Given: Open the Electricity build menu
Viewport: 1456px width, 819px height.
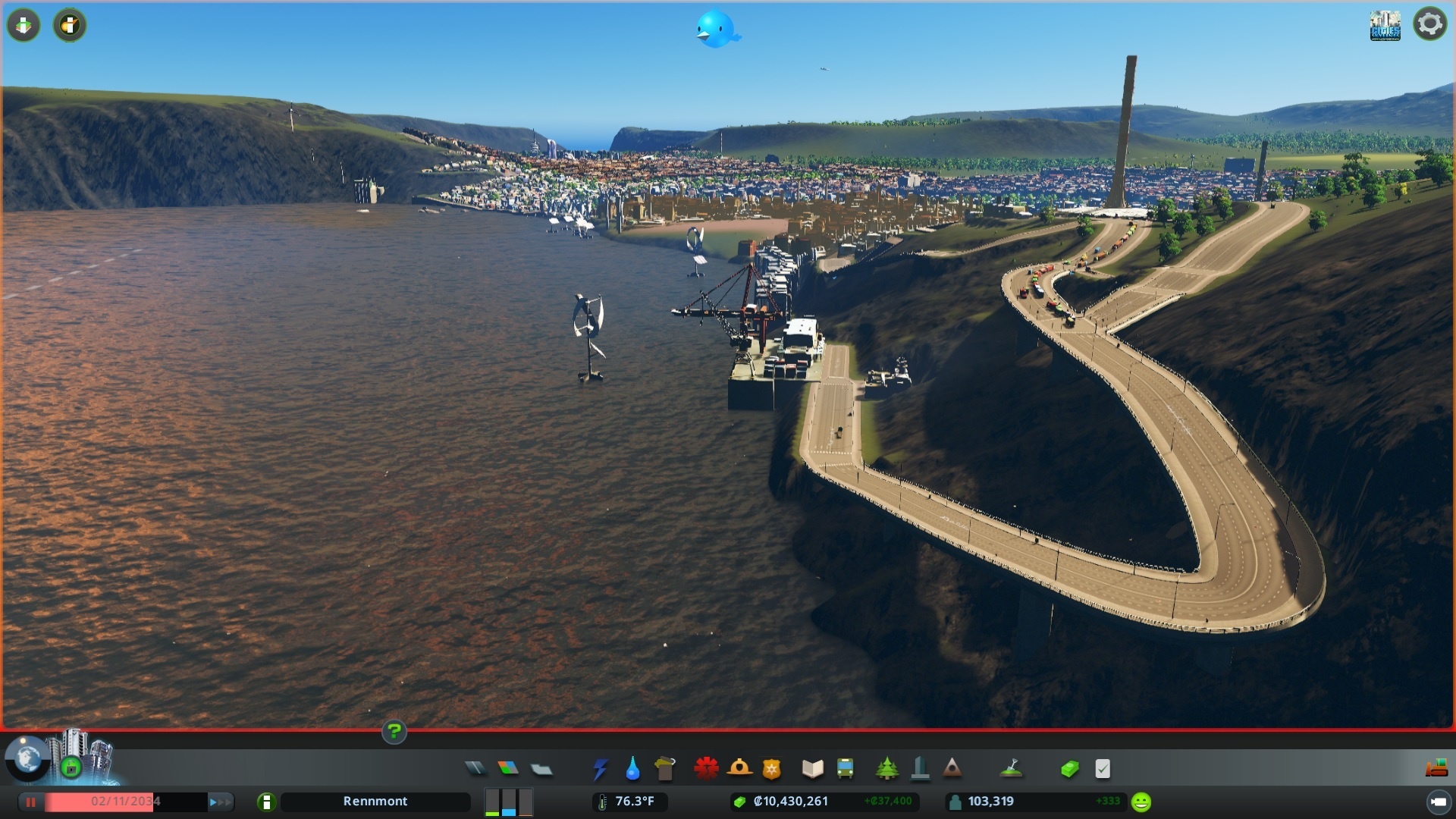Looking at the screenshot, I should 600,769.
